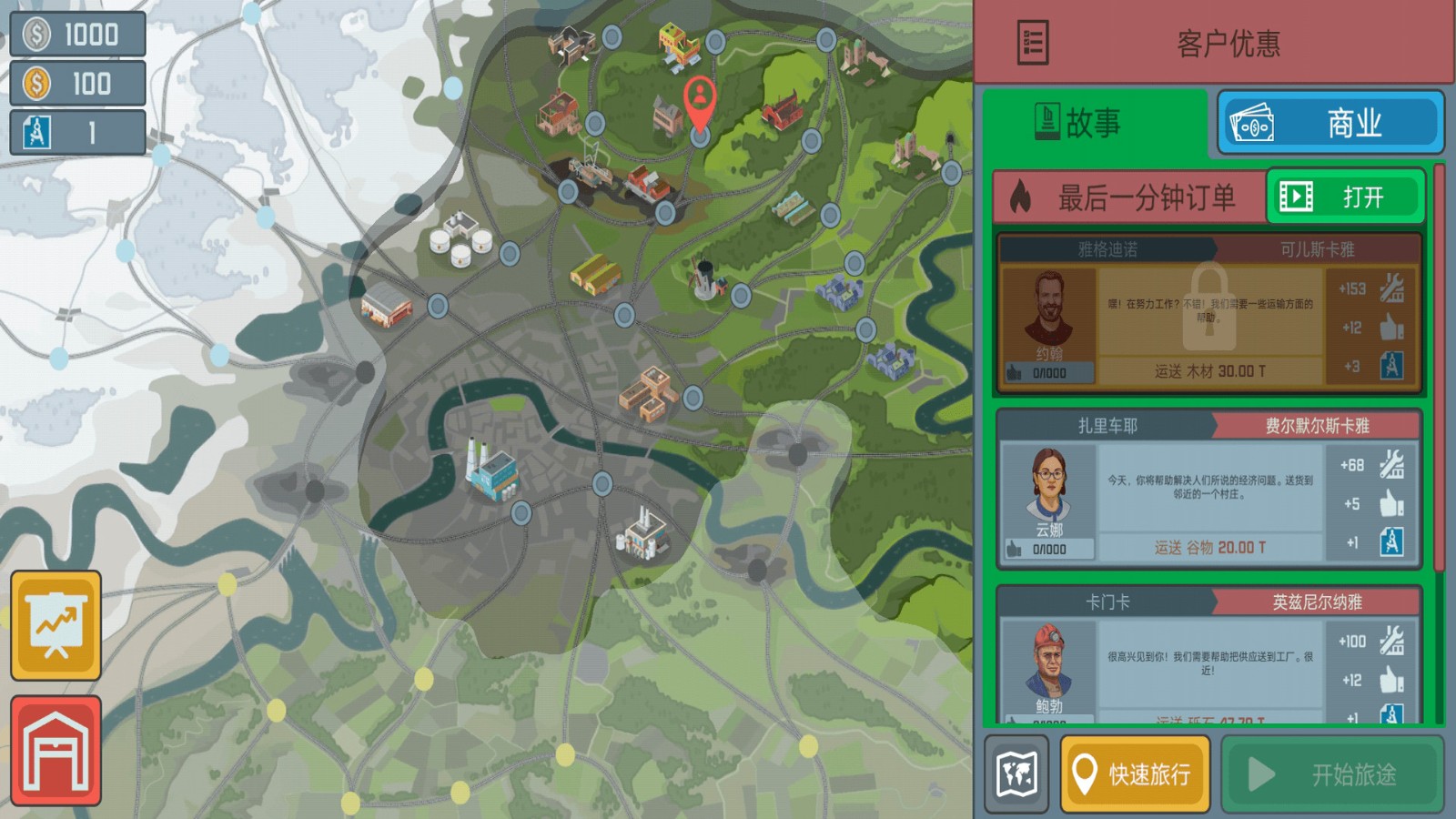Select the 最后一分钟订单 header
The width and height of the screenshot is (1456, 819).
click(x=1130, y=197)
